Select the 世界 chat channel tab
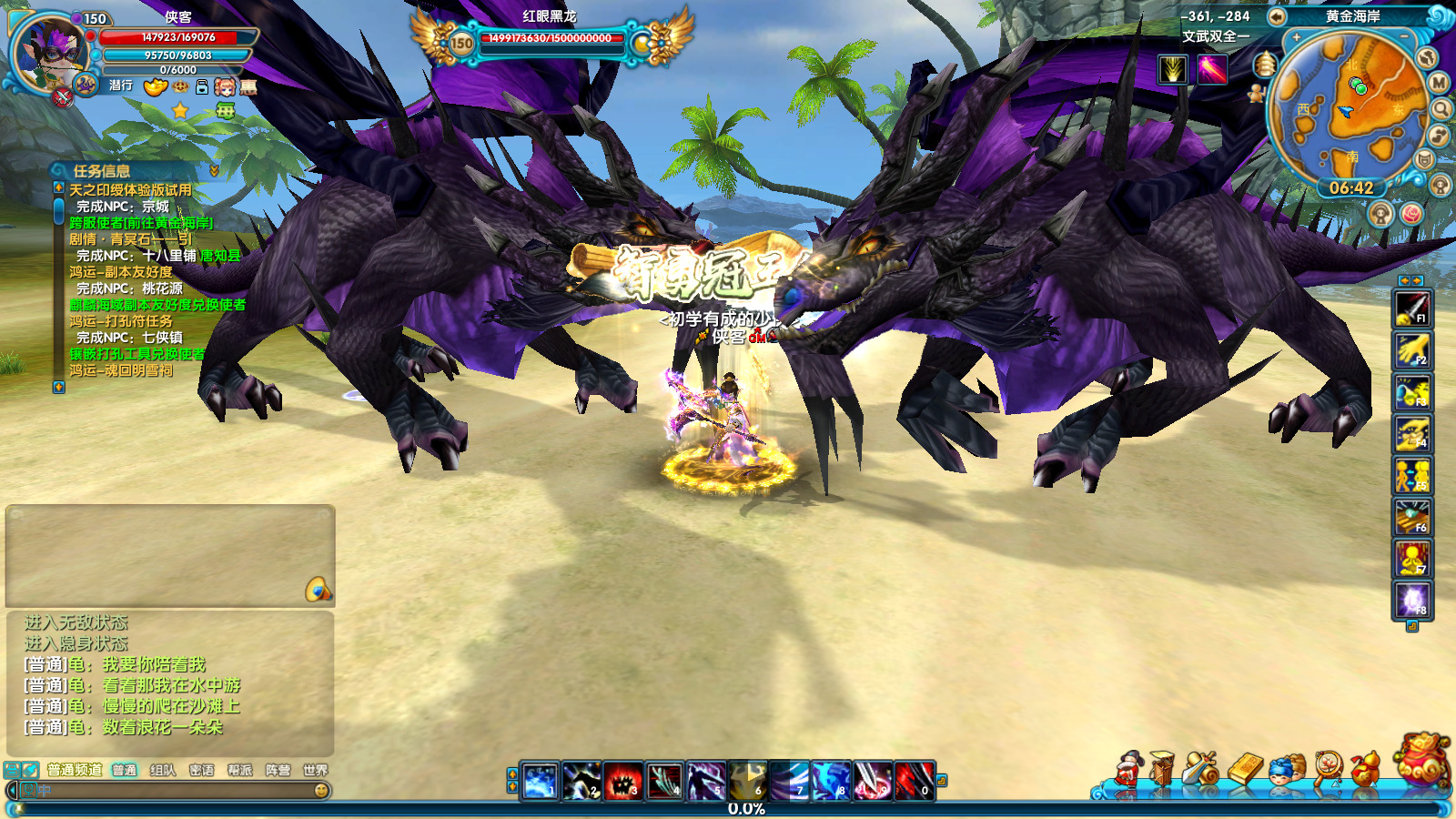This screenshot has width=1456, height=819. click(x=315, y=770)
